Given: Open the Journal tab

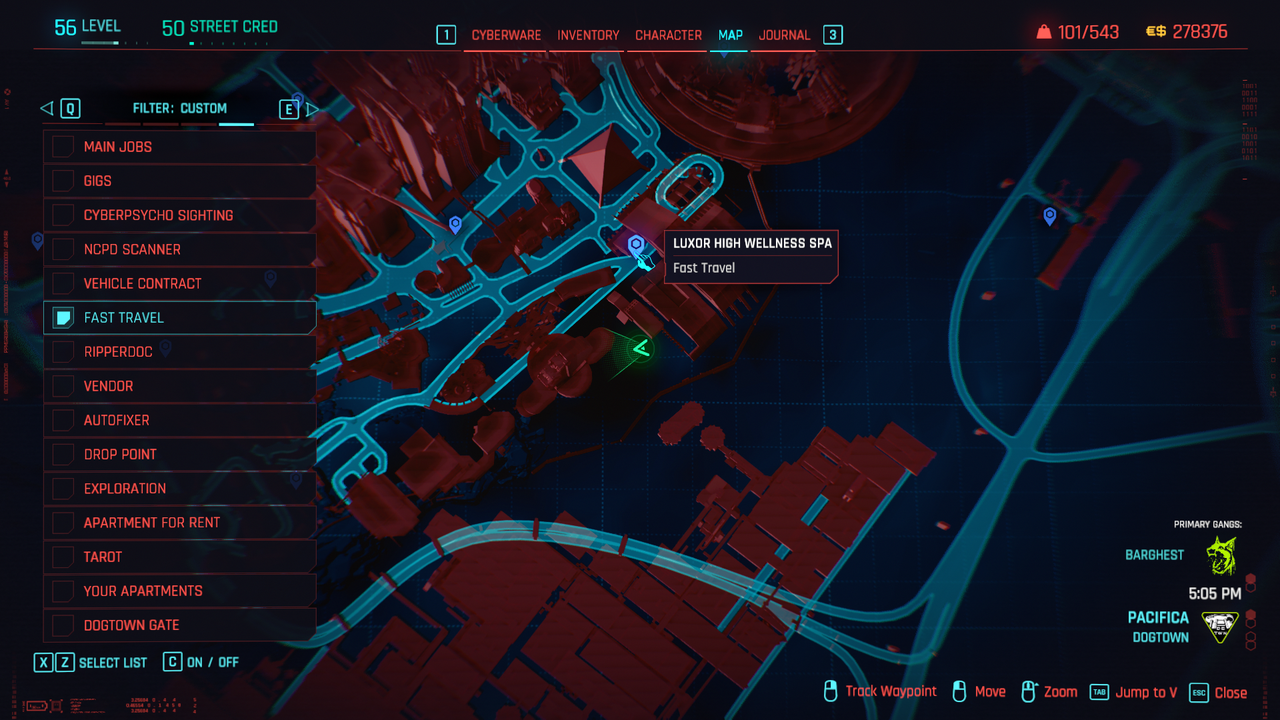Looking at the screenshot, I should [784, 35].
